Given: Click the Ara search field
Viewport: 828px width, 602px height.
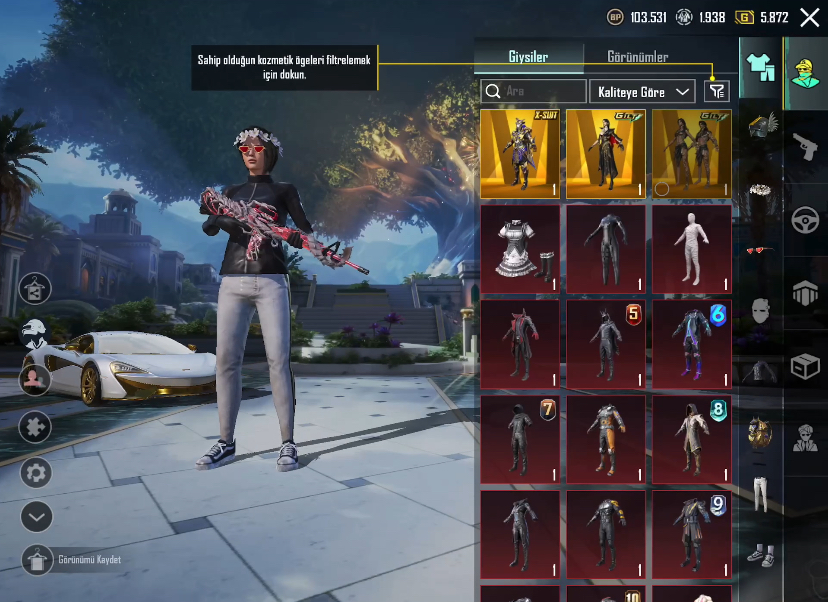Looking at the screenshot, I should click(x=534, y=91).
